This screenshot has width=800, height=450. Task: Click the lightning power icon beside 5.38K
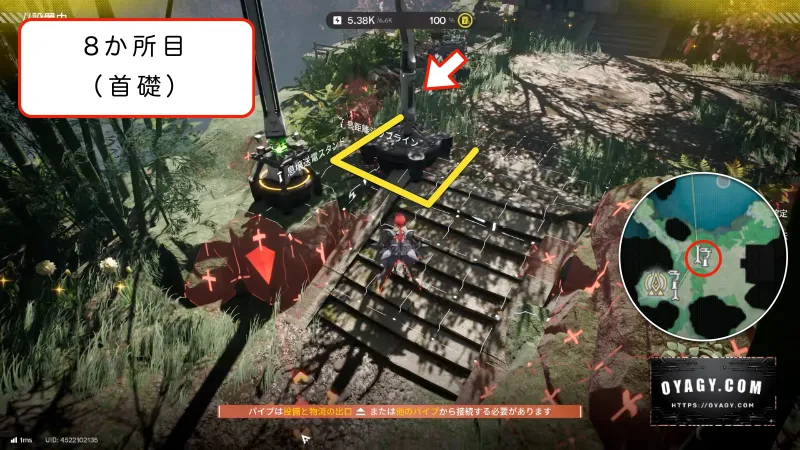pyautogui.click(x=338, y=19)
